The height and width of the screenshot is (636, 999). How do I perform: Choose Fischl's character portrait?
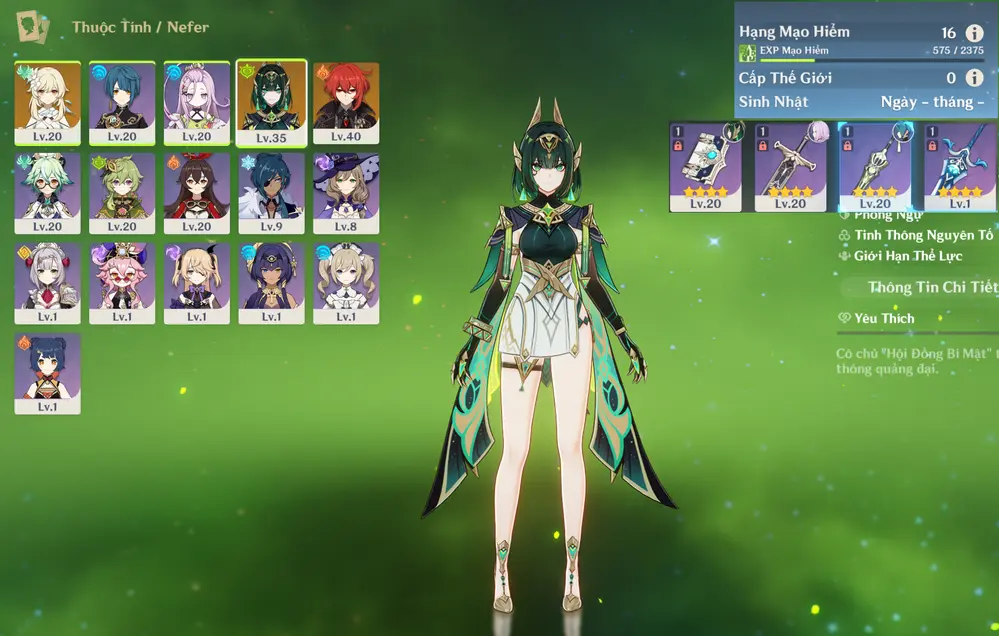click(x=197, y=283)
